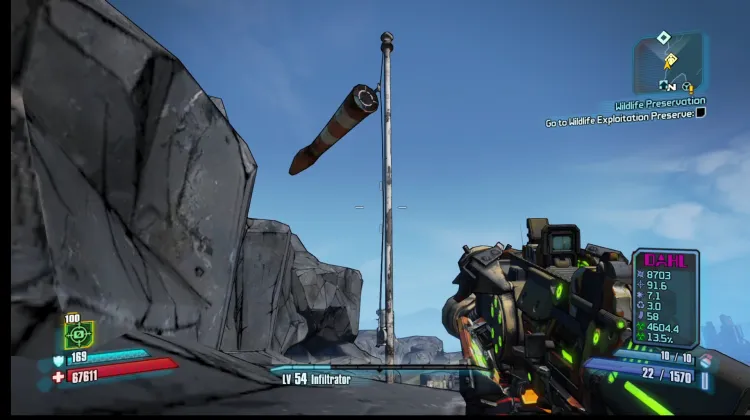Activate the green crosshair action skill icon
750x420 pixels.
pos(79,334)
